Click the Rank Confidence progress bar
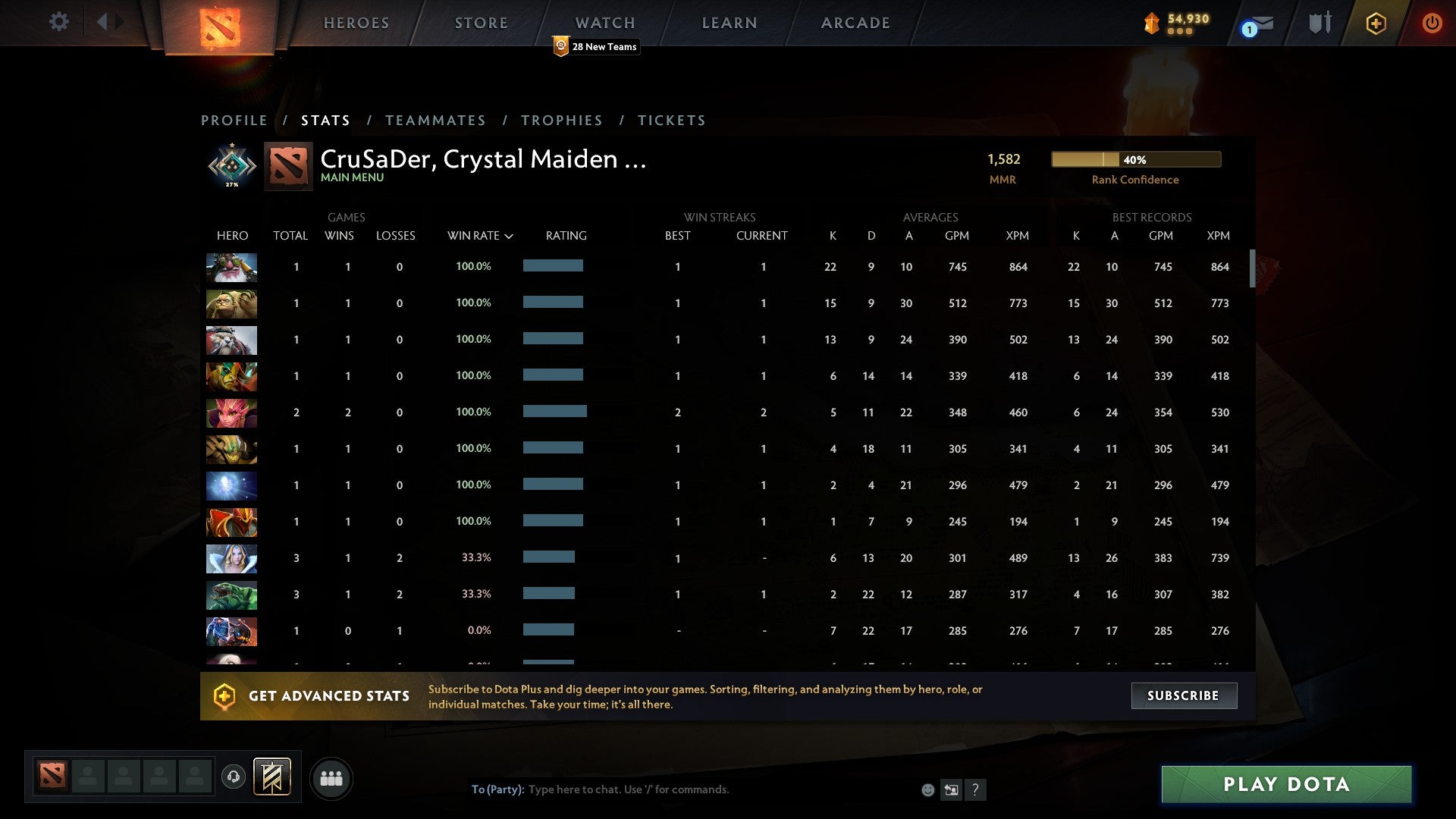 click(1135, 159)
